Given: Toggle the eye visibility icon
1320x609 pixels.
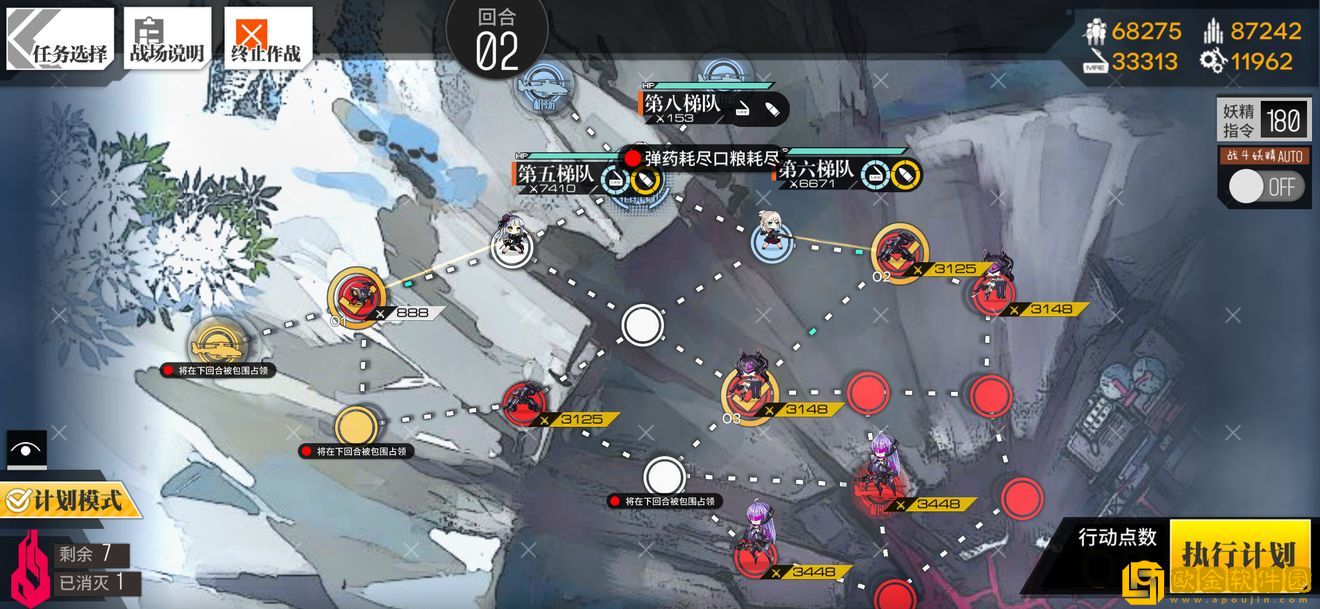Looking at the screenshot, I should [x=25, y=449].
